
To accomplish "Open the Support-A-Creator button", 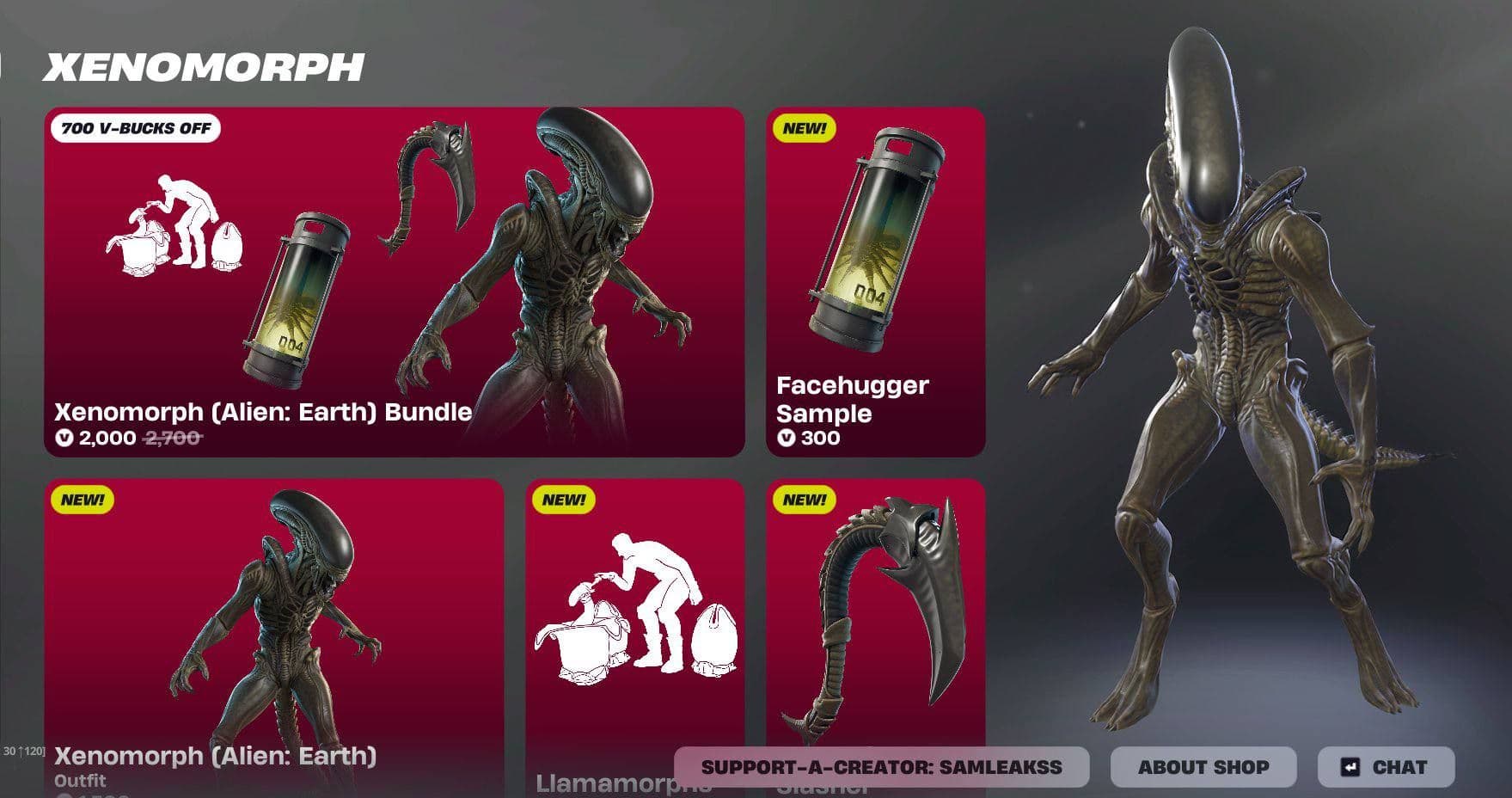I will coord(881,767).
